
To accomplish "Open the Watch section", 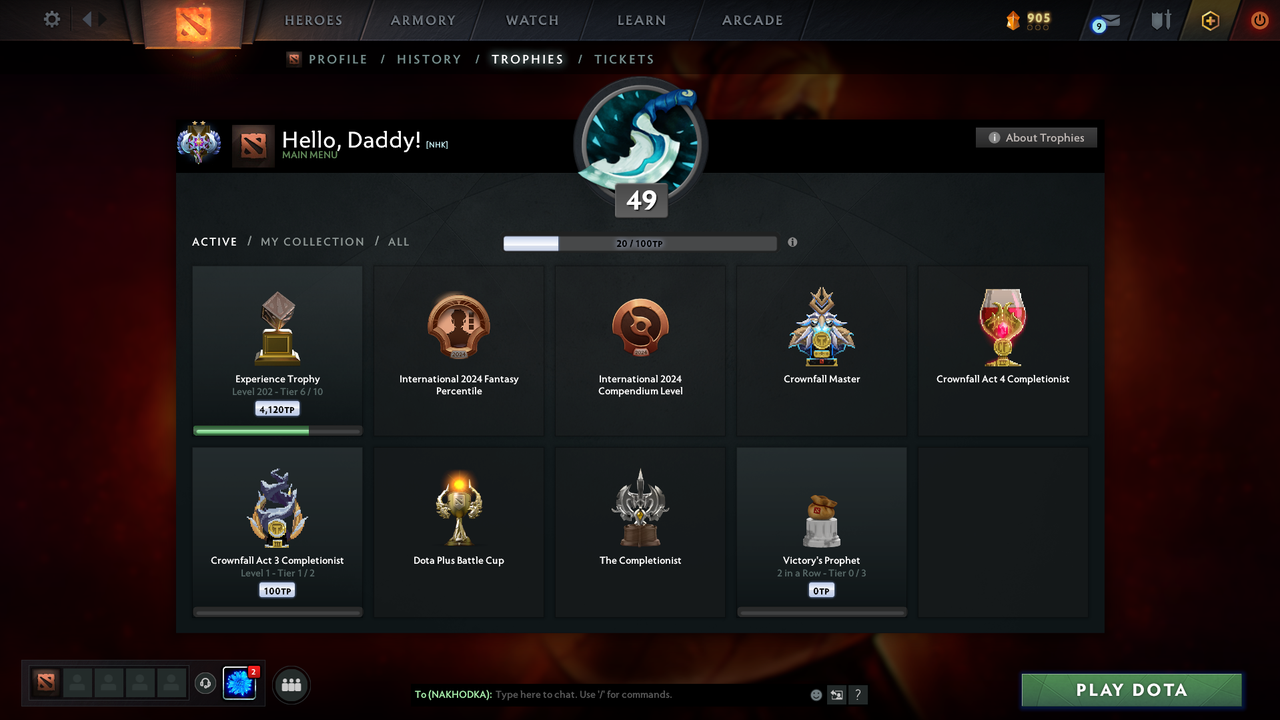I will point(531,20).
